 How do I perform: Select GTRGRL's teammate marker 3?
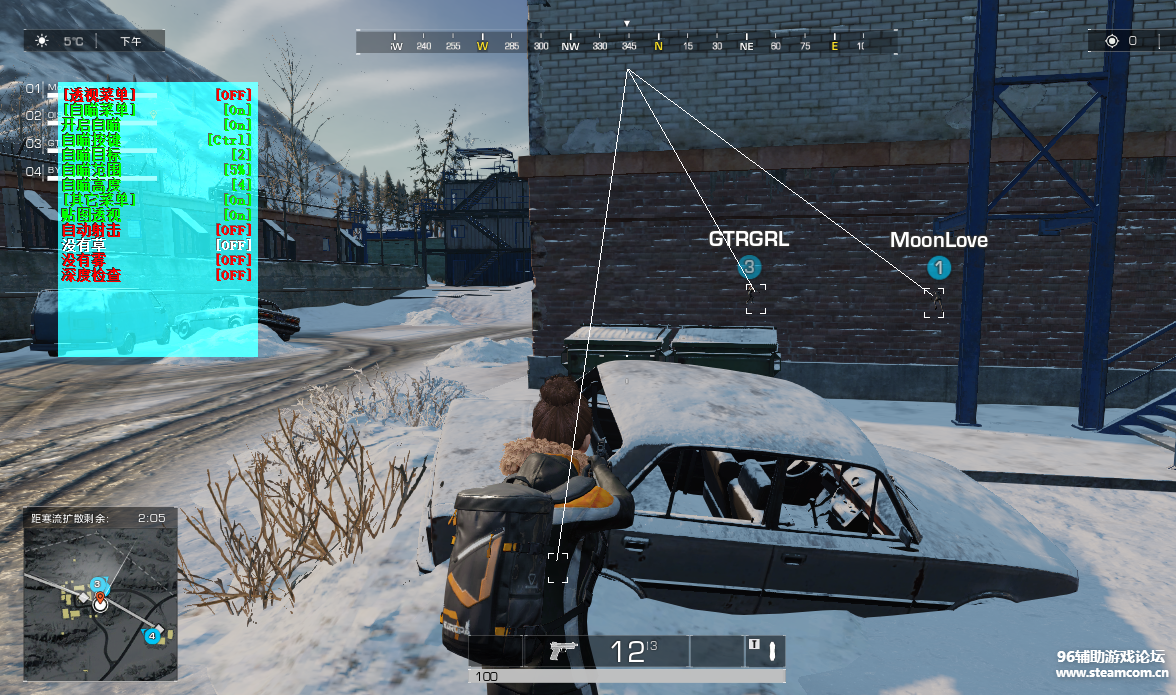749,267
